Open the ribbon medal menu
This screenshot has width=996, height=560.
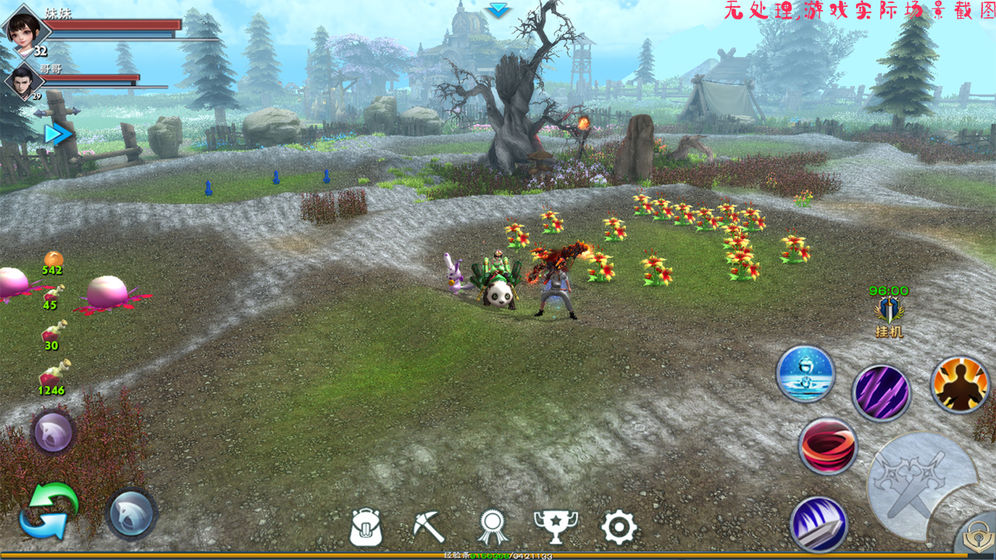coord(492,526)
